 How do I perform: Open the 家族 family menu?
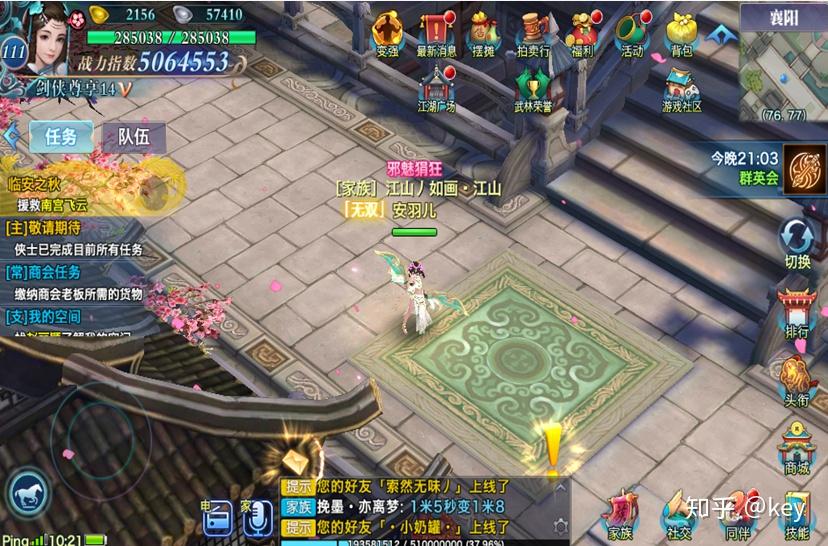tap(621, 515)
